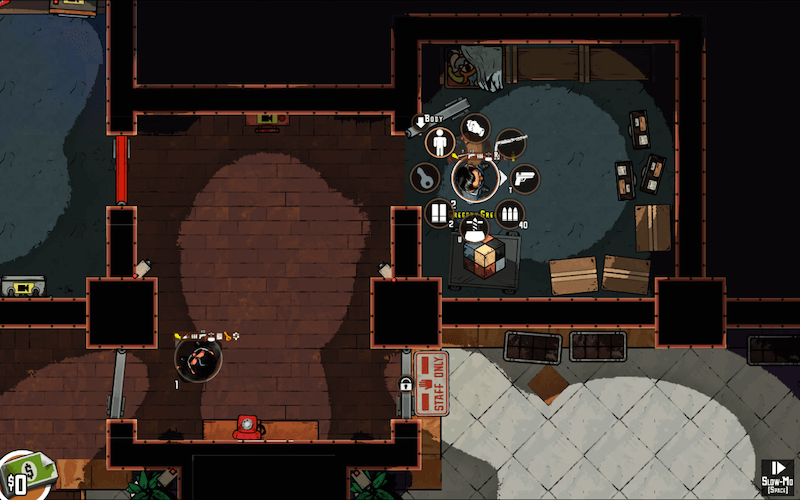This screenshot has height=500, width=800.
Task: Pick the bullets ammo icon
Action: pyautogui.click(x=510, y=213)
